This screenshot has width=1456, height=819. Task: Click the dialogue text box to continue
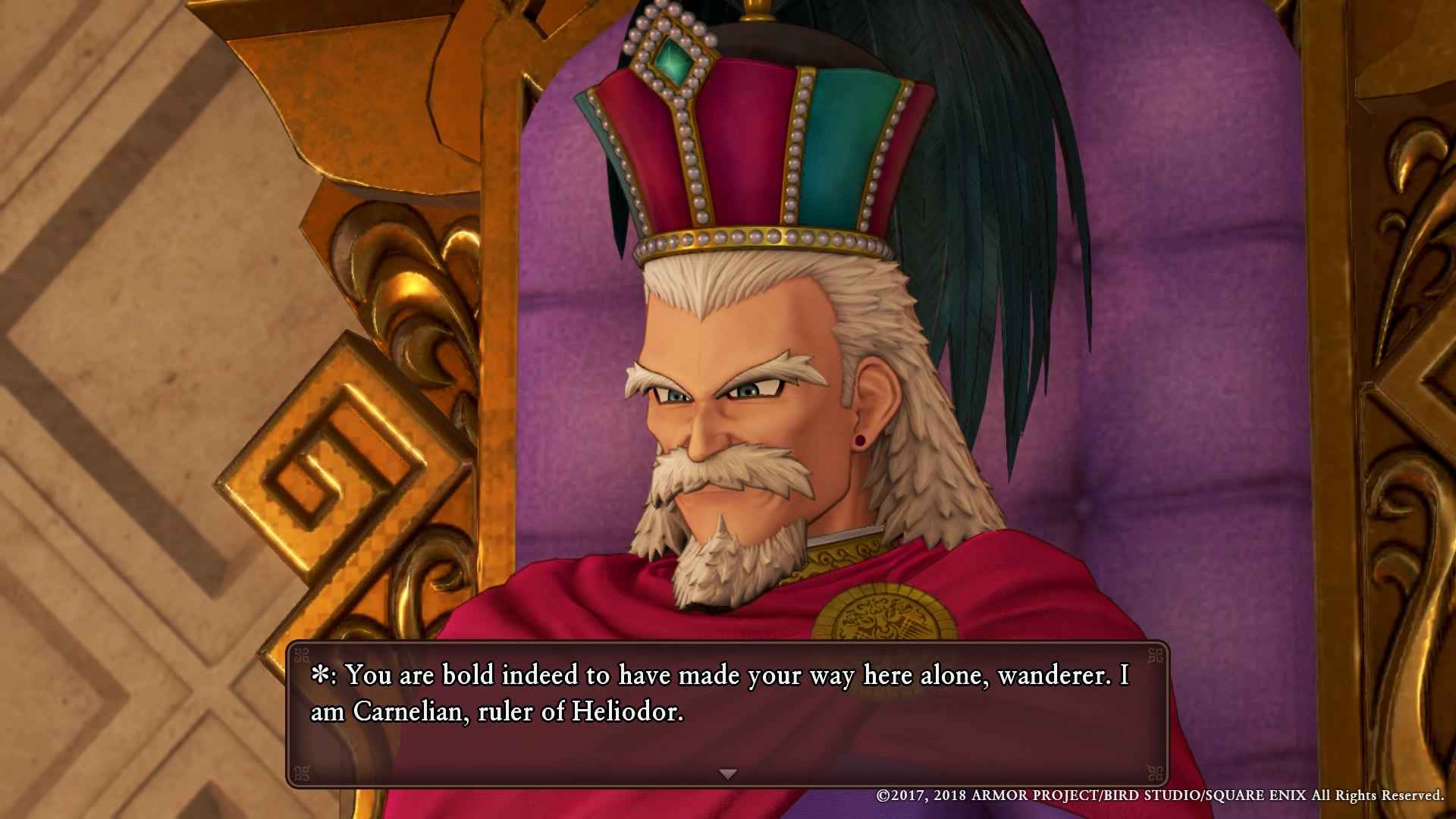point(728,705)
